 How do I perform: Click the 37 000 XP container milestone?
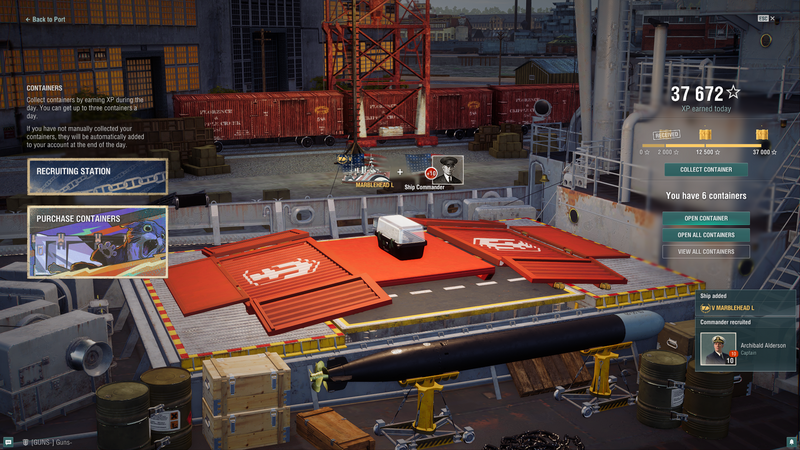click(762, 135)
